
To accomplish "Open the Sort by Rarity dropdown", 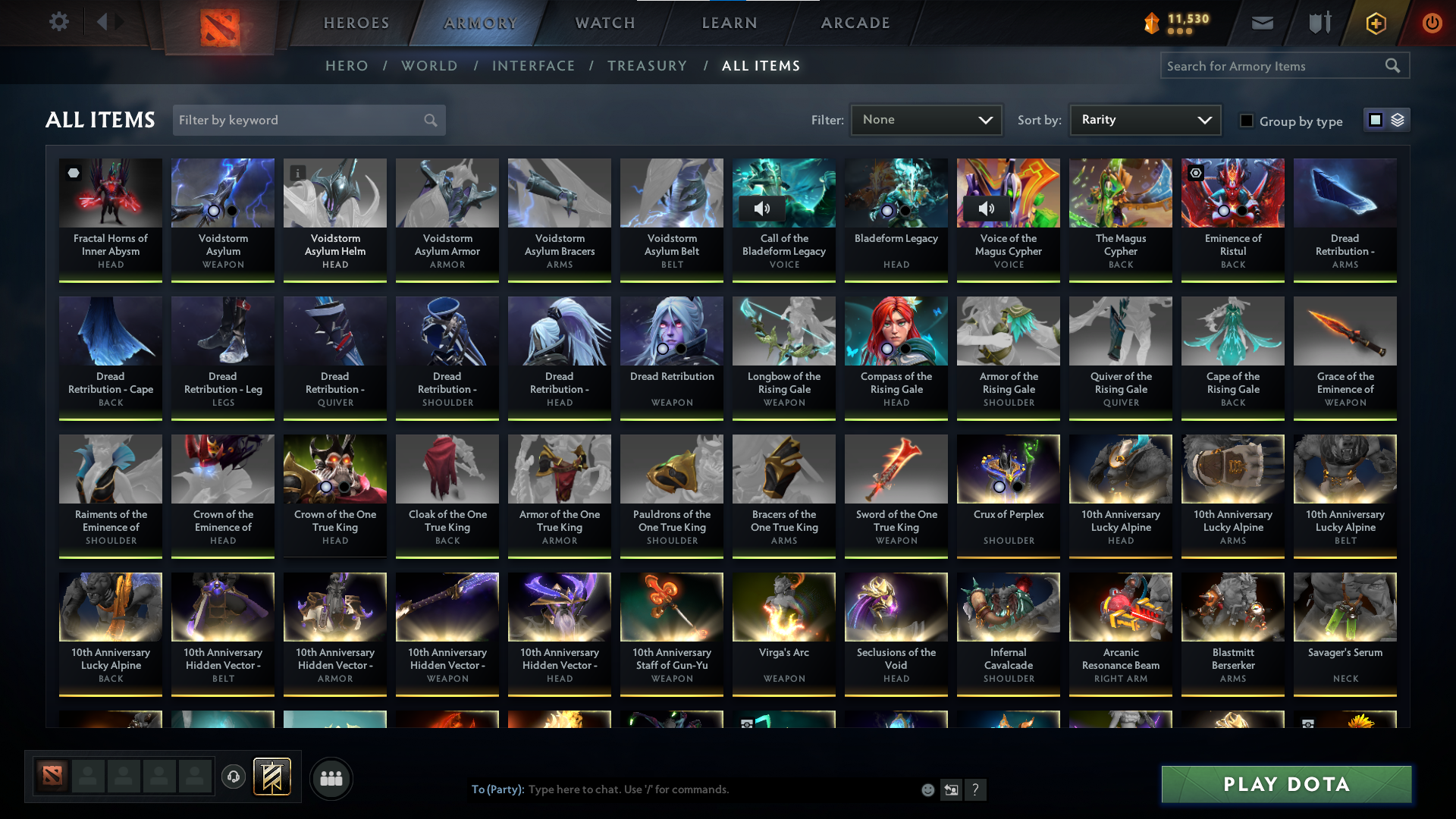I will 1145,119.
